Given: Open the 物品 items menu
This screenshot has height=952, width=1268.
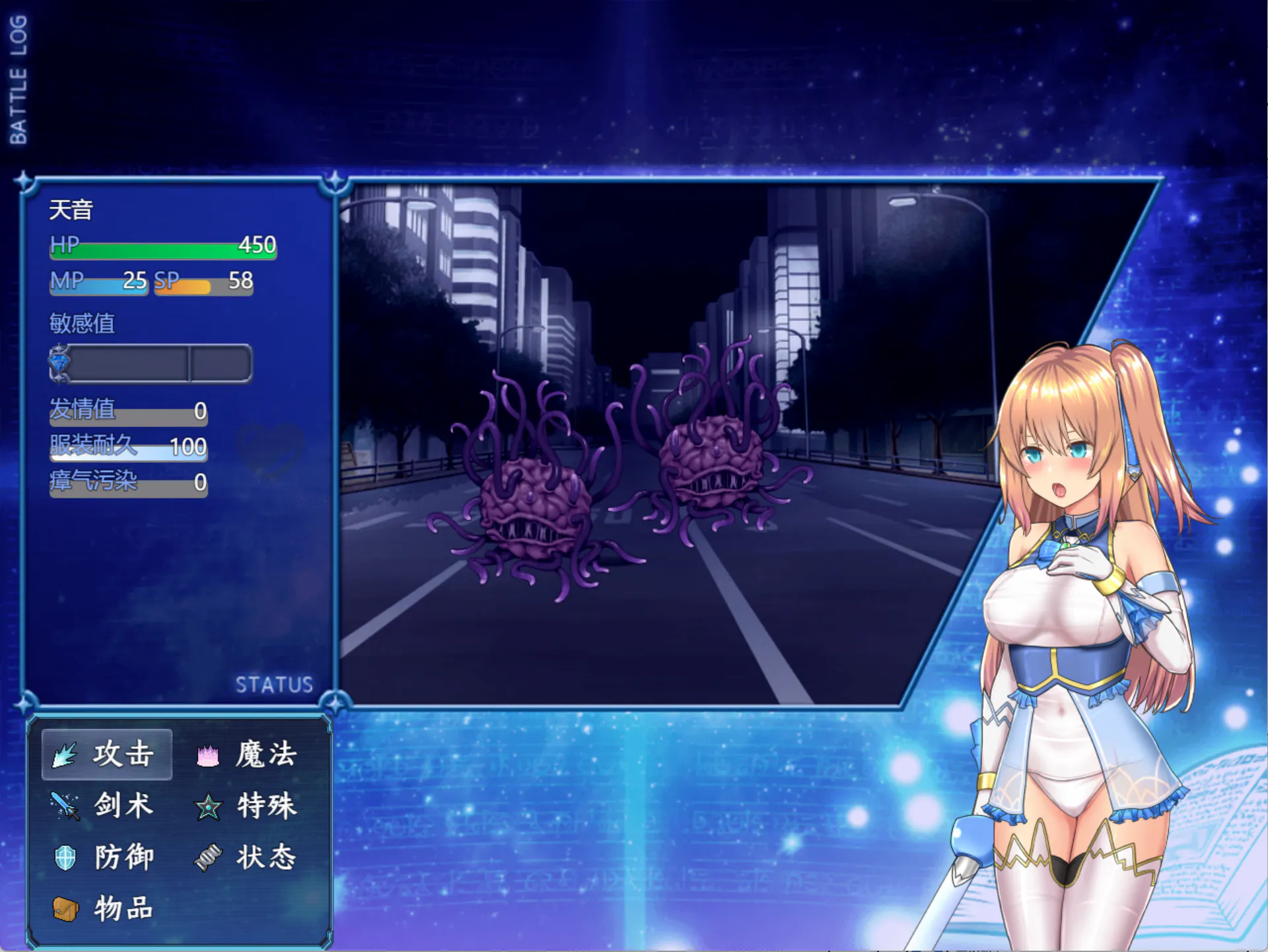Looking at the screenshot, I should click(x=106, y=908).
